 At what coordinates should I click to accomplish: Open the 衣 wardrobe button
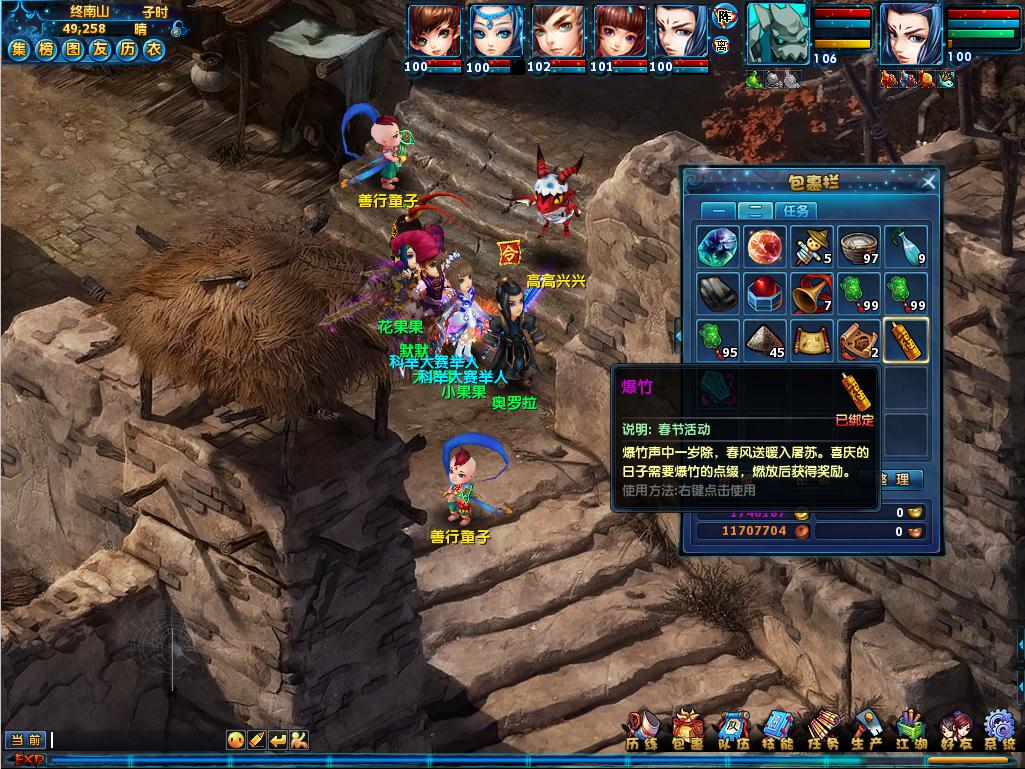pos(151,48)
